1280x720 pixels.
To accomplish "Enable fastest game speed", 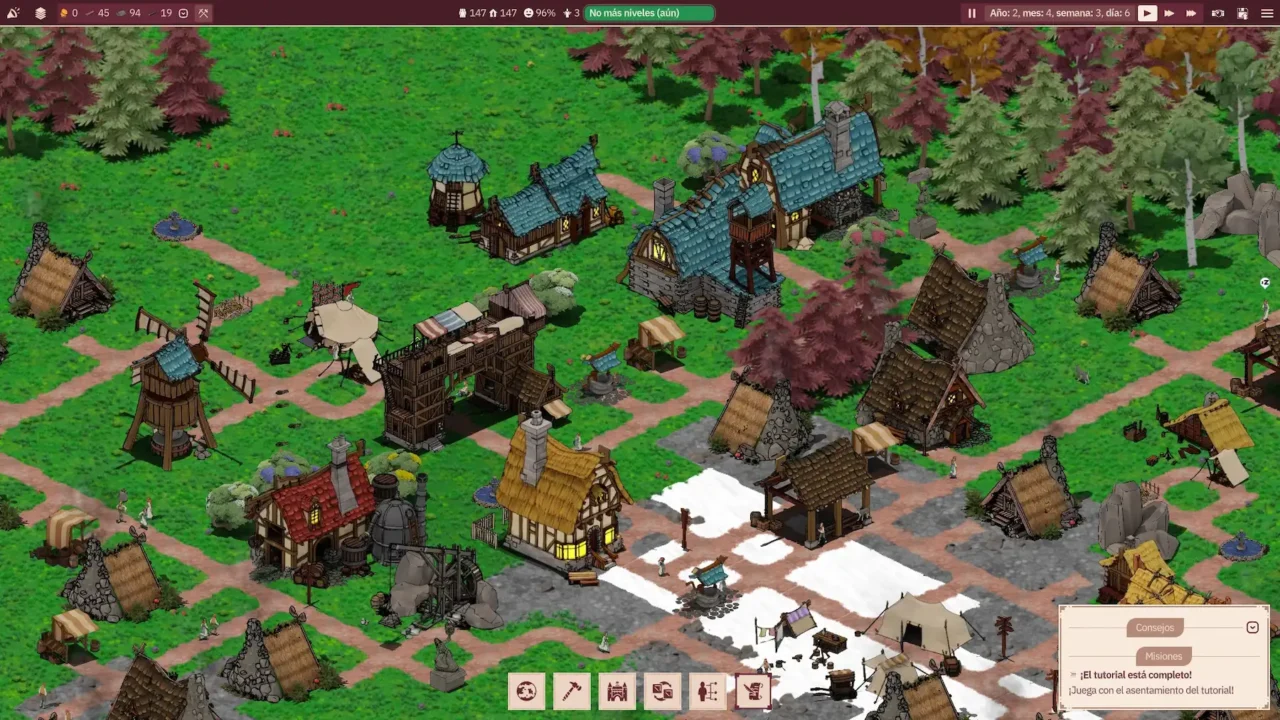I will tap(1189, 12).
